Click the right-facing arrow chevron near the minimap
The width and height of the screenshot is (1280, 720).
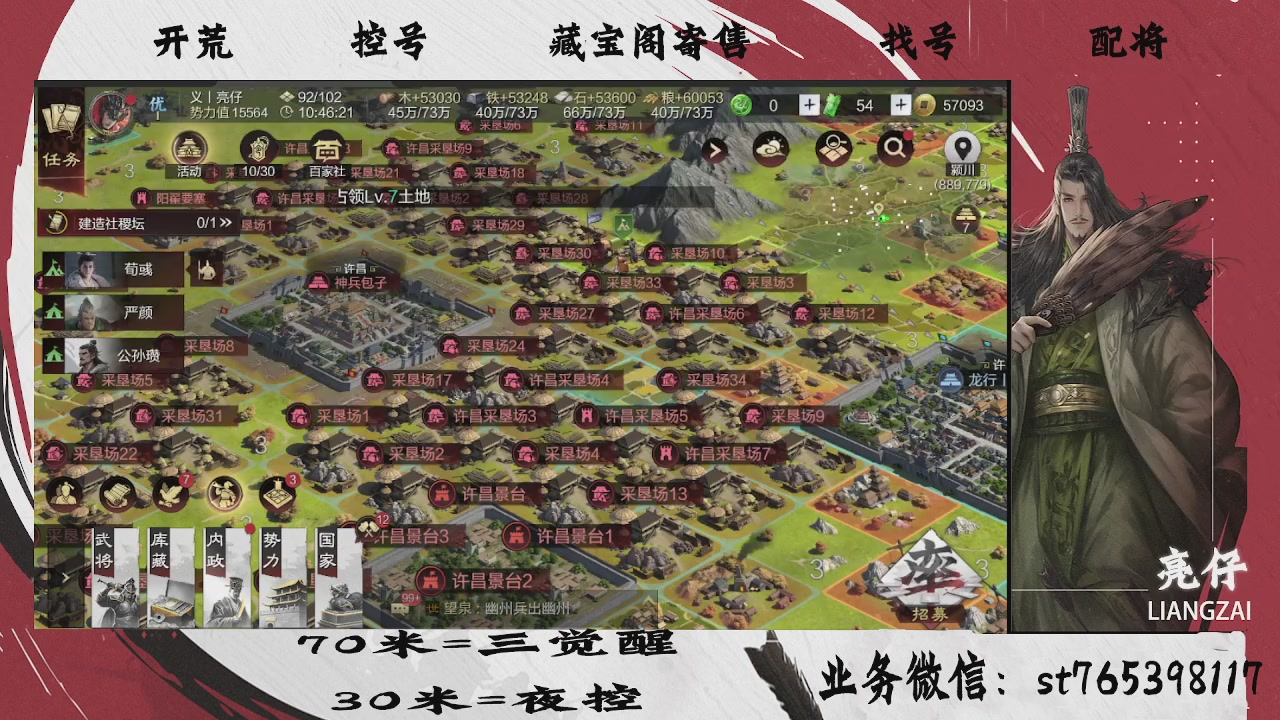click(715, 150)
